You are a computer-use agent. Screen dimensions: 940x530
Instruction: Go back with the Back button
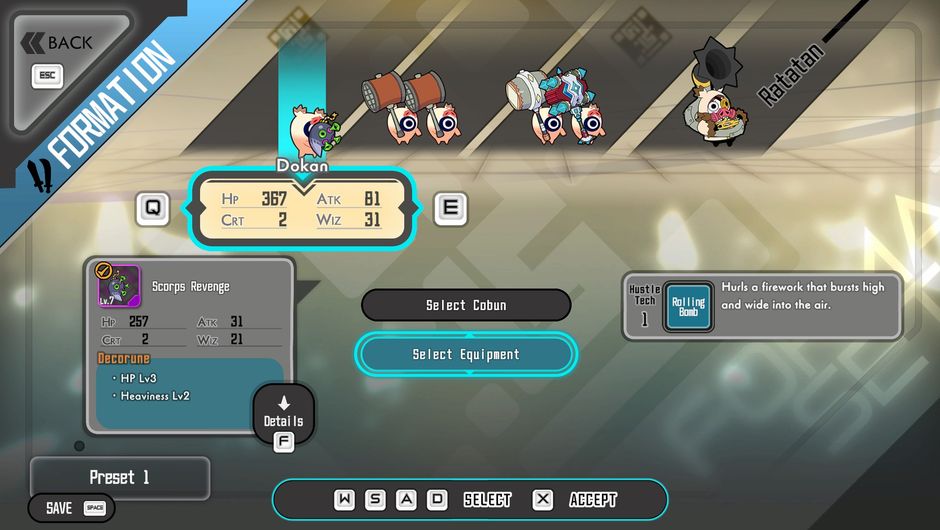point(58,43)
